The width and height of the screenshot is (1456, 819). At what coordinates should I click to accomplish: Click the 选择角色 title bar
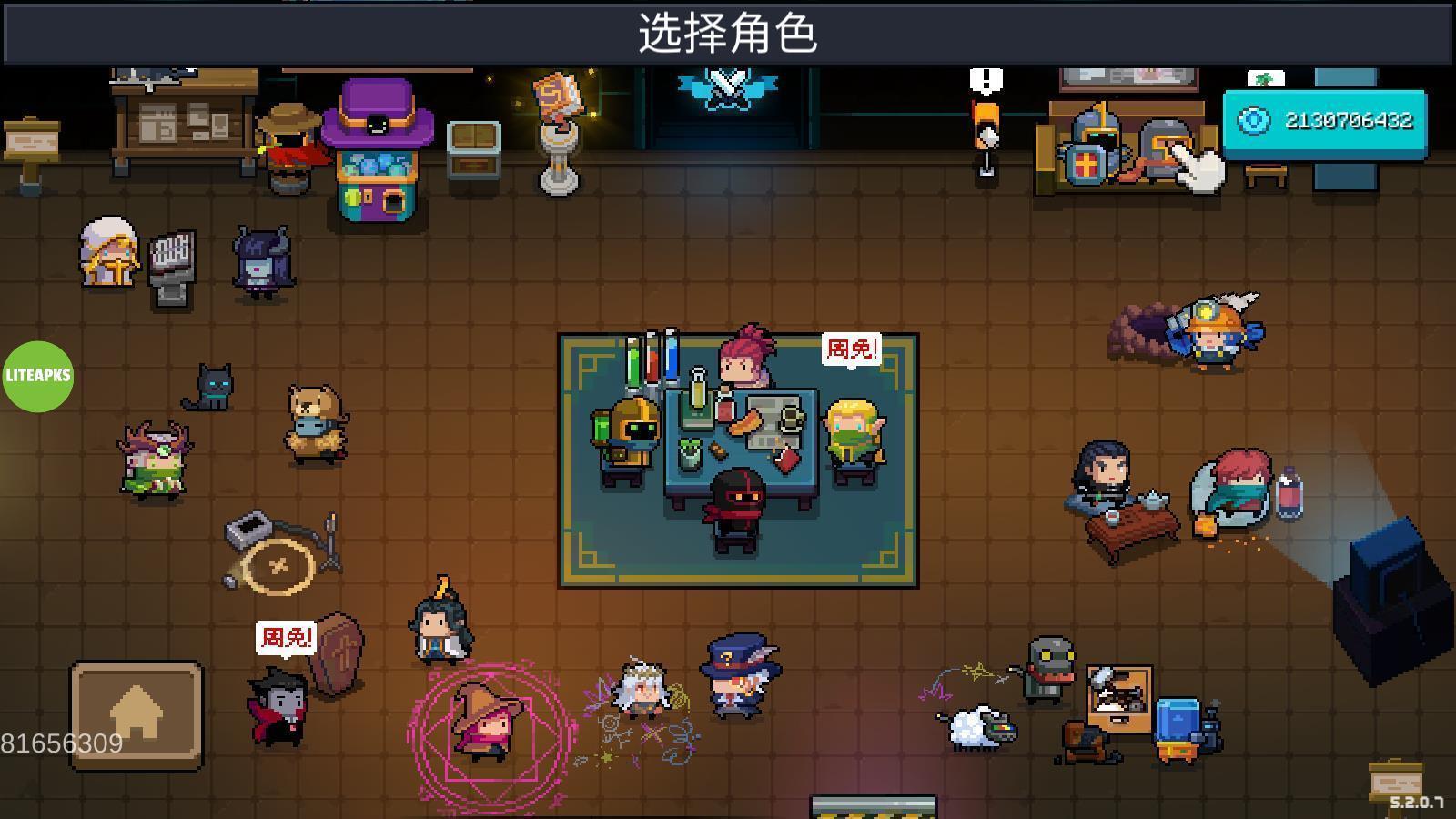coord(728,32)
